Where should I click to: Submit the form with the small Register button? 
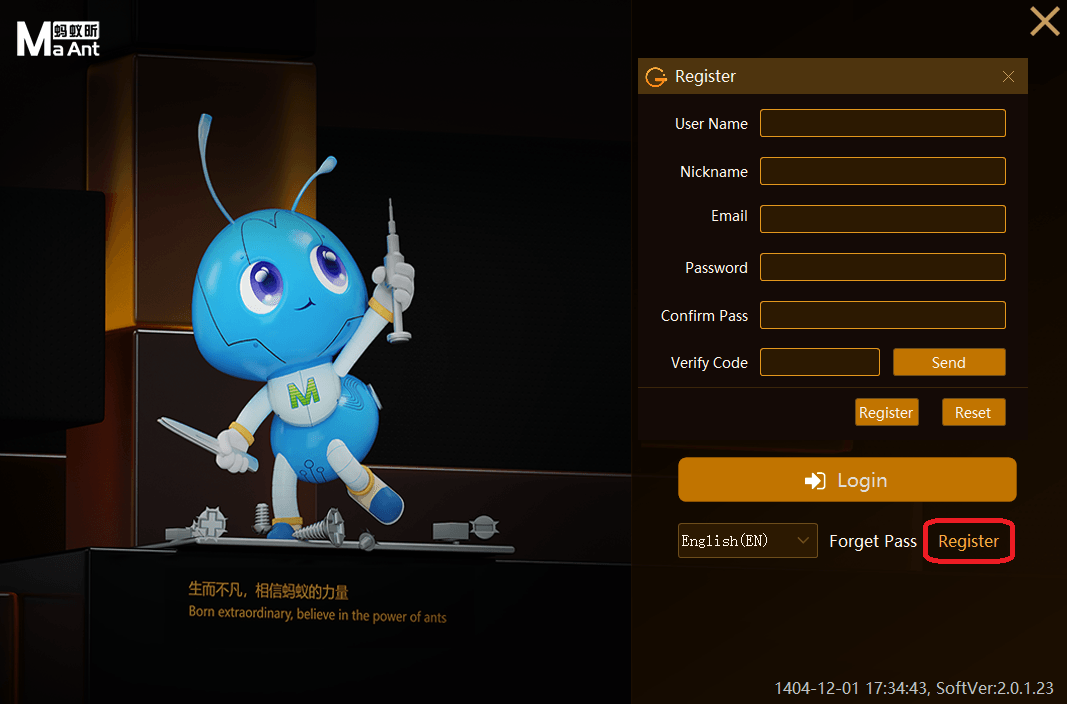(x=886, y=412)
